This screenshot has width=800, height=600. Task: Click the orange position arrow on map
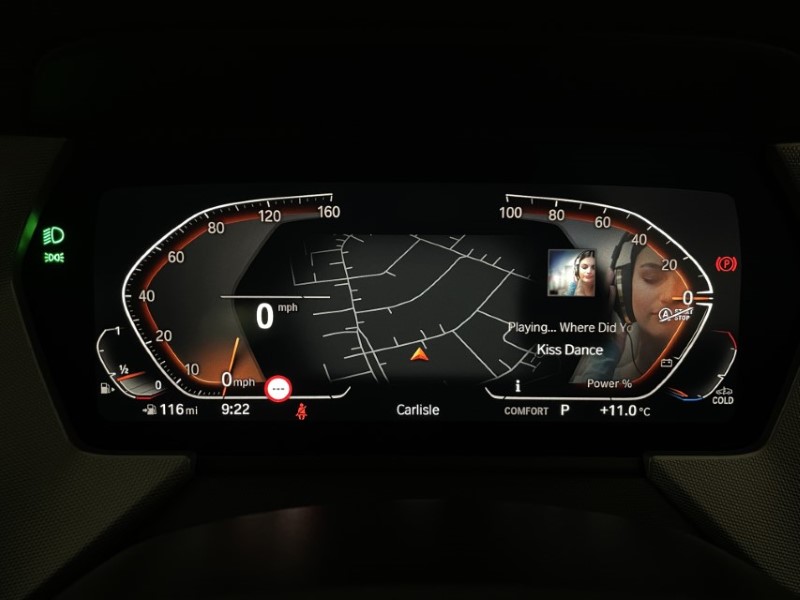pos(419,353)
